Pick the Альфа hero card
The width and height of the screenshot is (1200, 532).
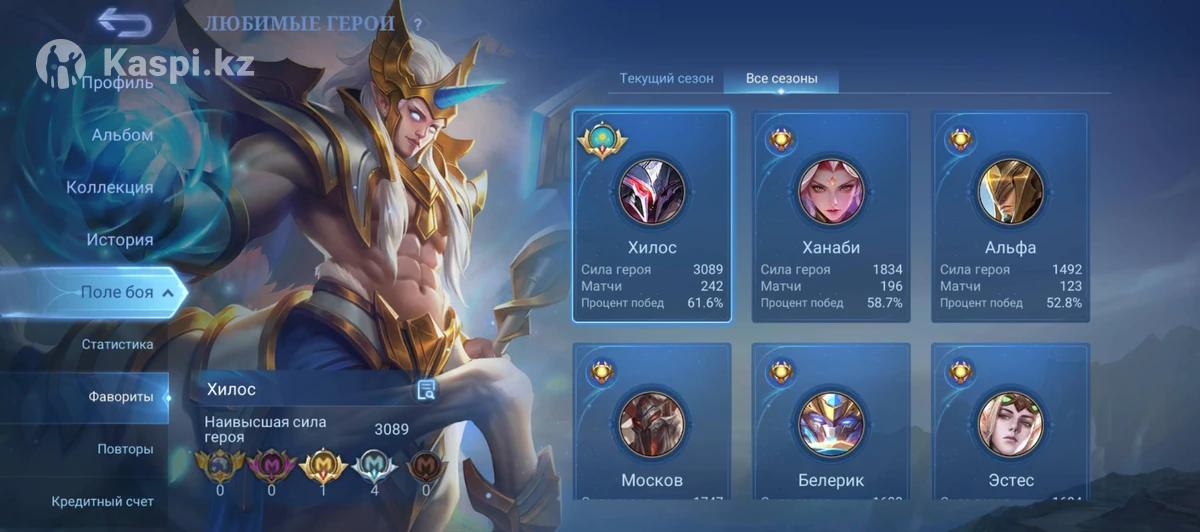(1010, 216)
